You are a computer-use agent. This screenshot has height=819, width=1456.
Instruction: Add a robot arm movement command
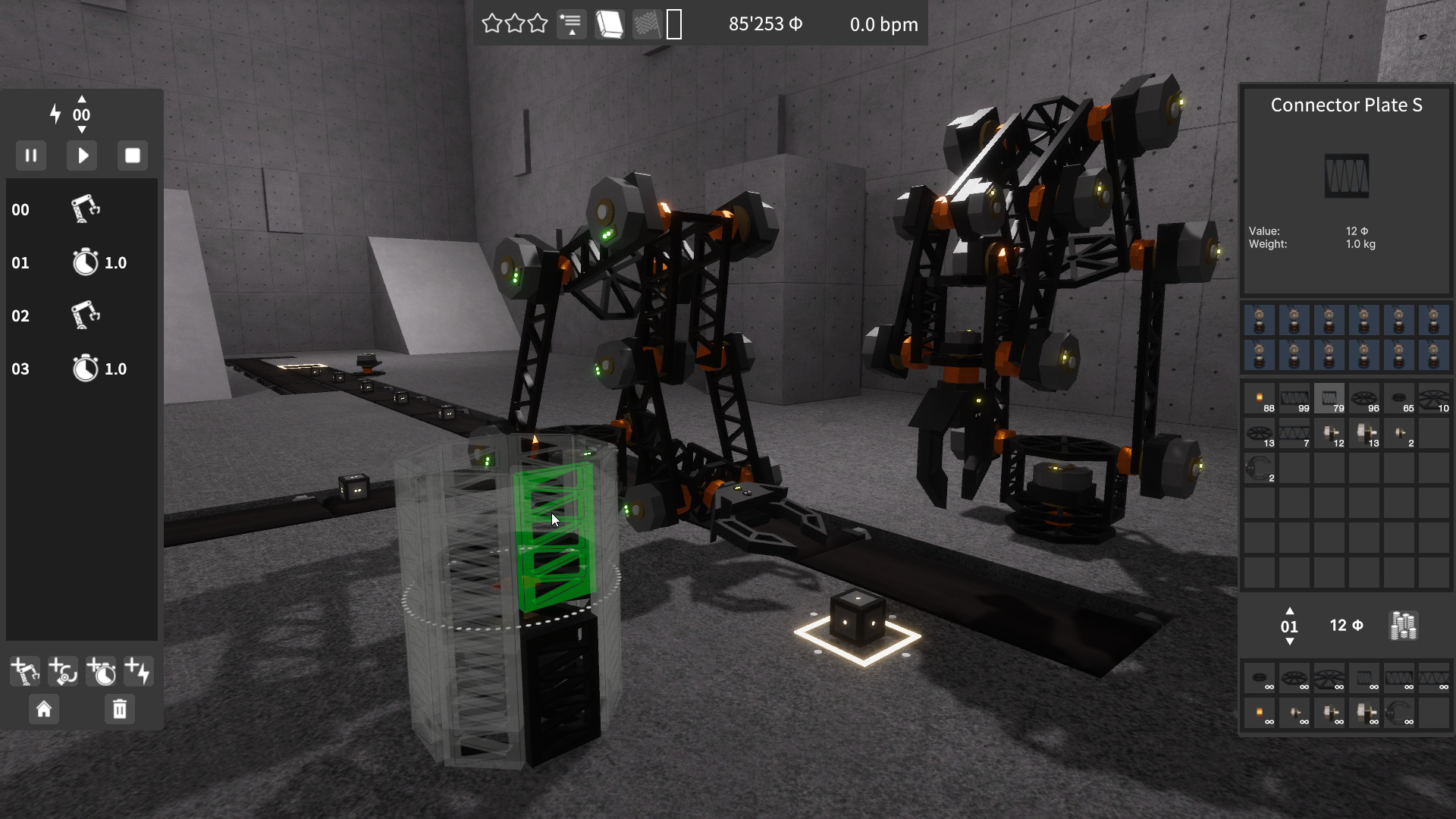pyautogui.click(x=24, y=670)
